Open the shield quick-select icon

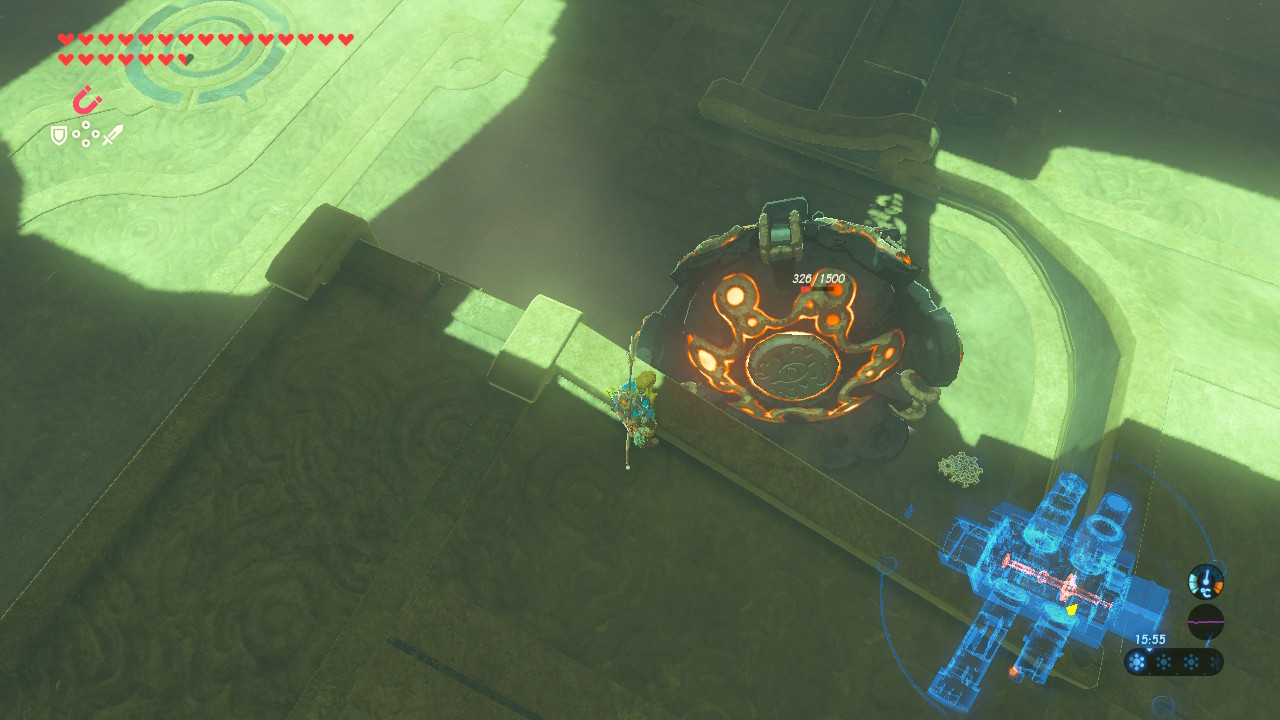[59, 135]
